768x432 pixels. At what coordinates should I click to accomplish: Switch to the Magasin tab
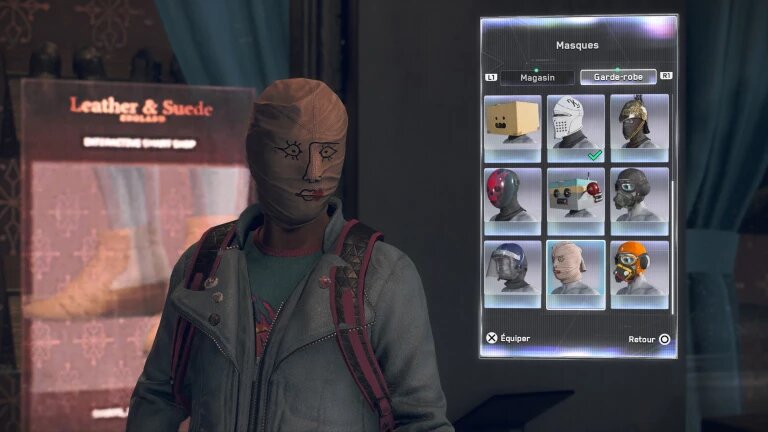pyautogui.click(x=537, y=77)
